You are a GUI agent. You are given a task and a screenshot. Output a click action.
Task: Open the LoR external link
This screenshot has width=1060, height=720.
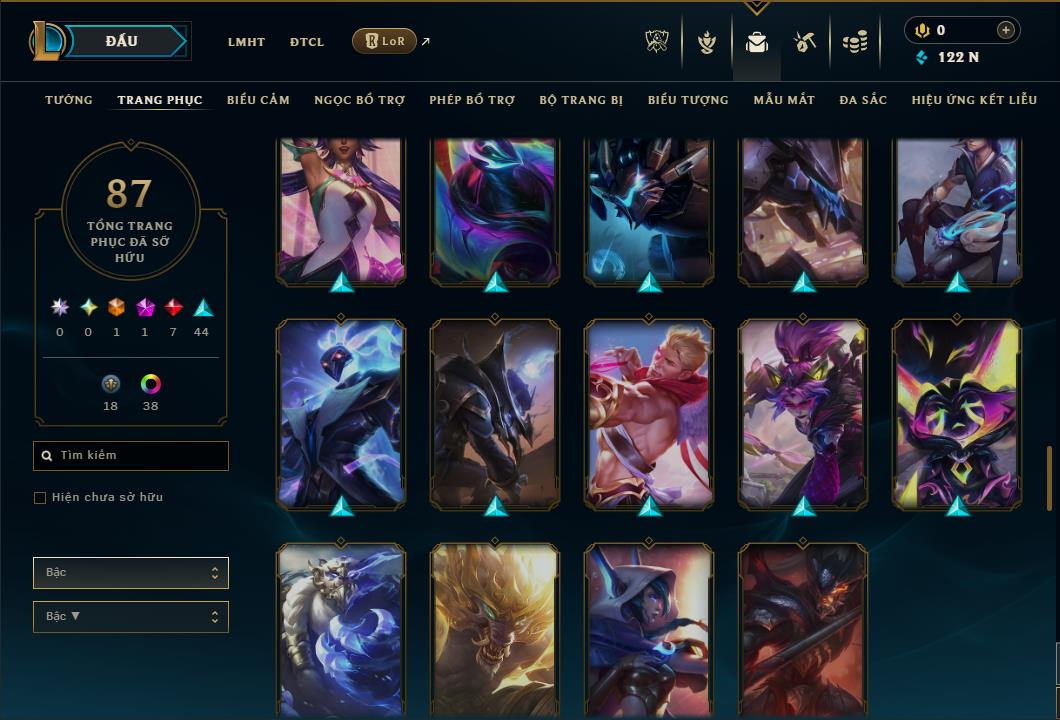click(385, 41)
